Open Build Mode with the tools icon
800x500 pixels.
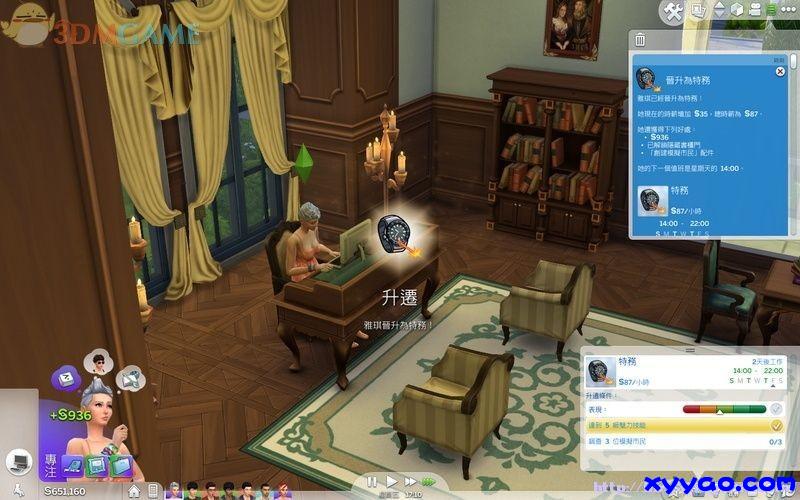(x=673, y=11)
